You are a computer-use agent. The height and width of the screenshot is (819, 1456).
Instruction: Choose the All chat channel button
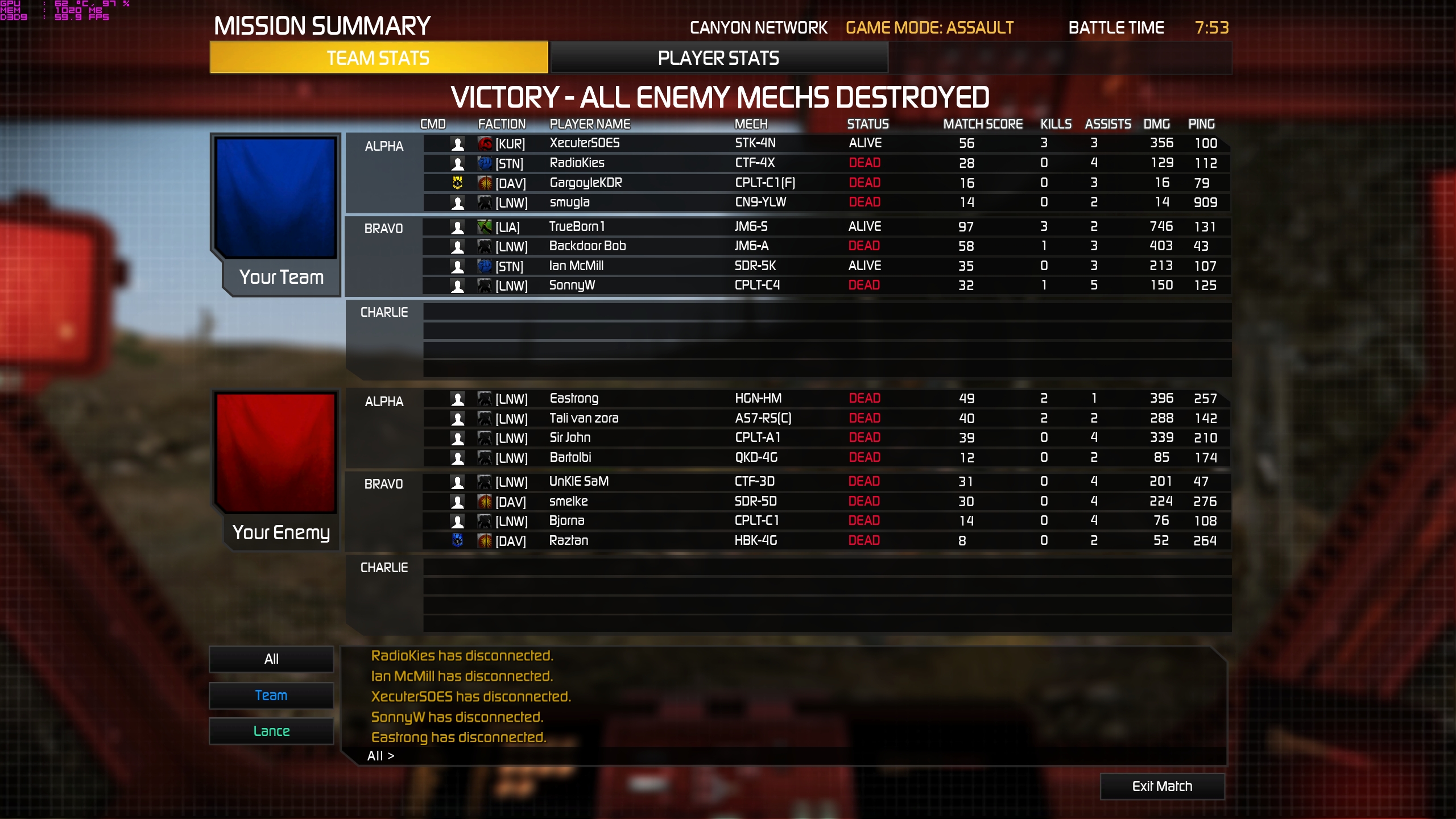point(271,659)
